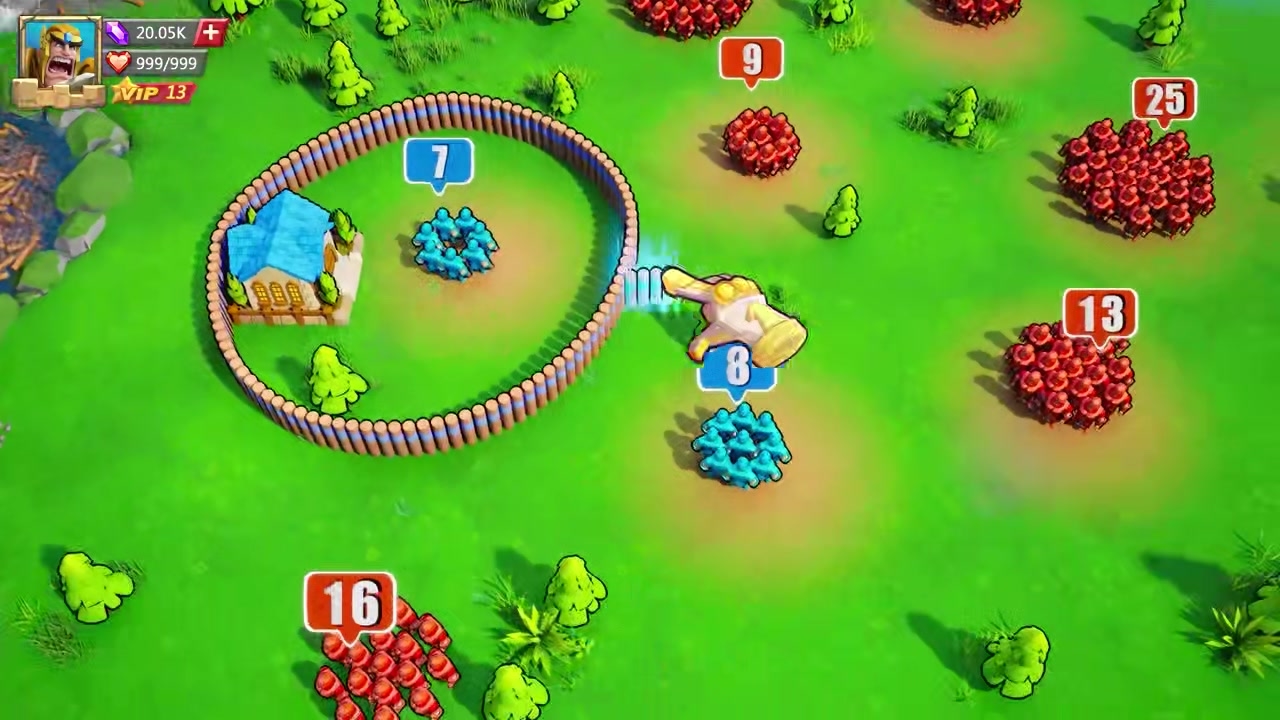Open the VIP 13 badge

click(x=151, y=93)
